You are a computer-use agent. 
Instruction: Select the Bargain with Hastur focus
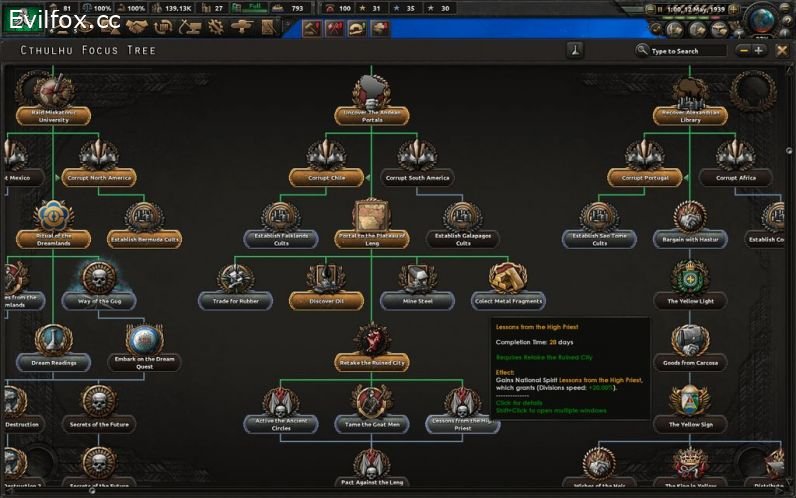(x=689, y=239)
